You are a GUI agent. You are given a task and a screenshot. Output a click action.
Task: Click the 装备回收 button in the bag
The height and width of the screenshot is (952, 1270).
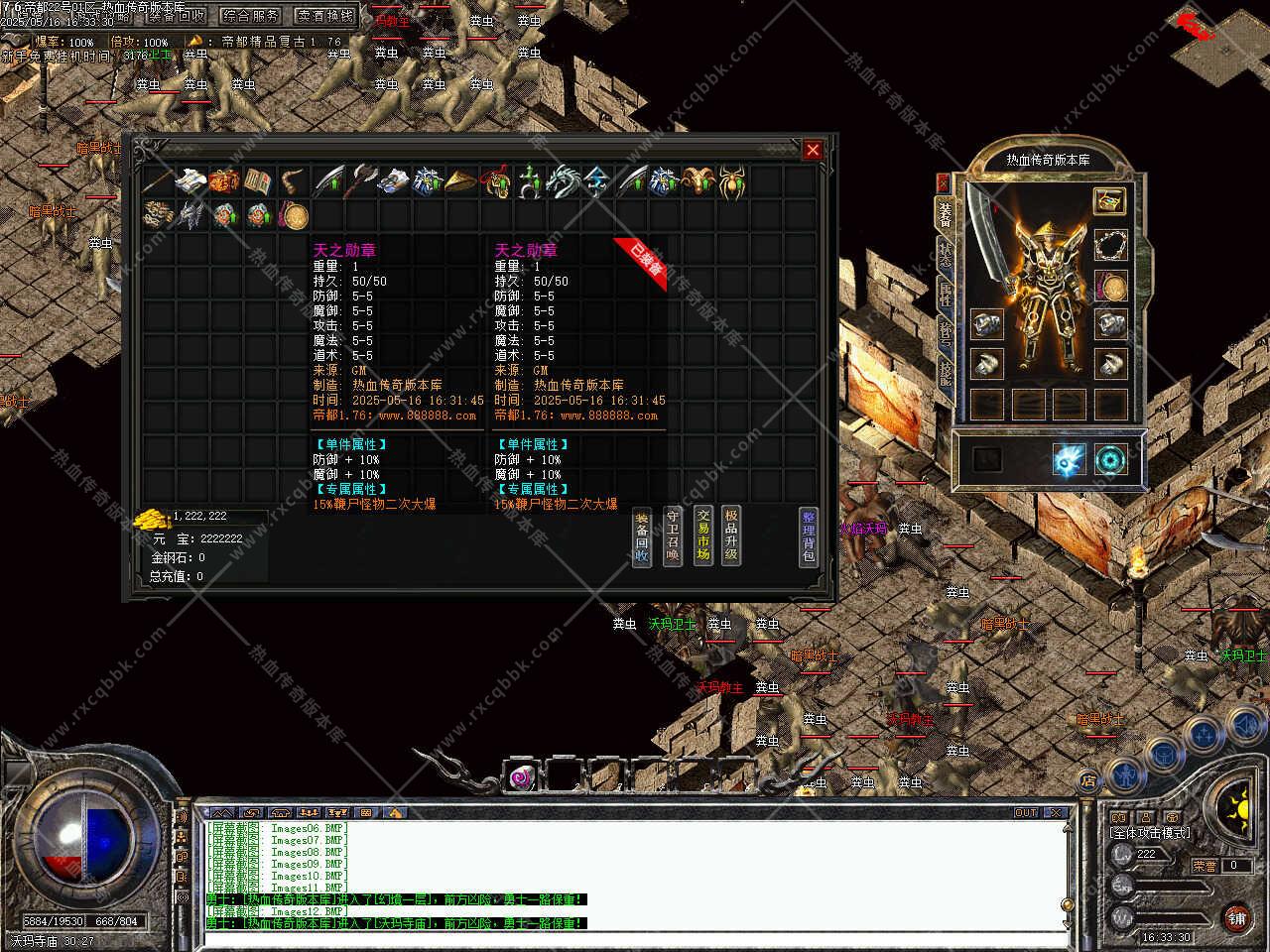(642, 537)
